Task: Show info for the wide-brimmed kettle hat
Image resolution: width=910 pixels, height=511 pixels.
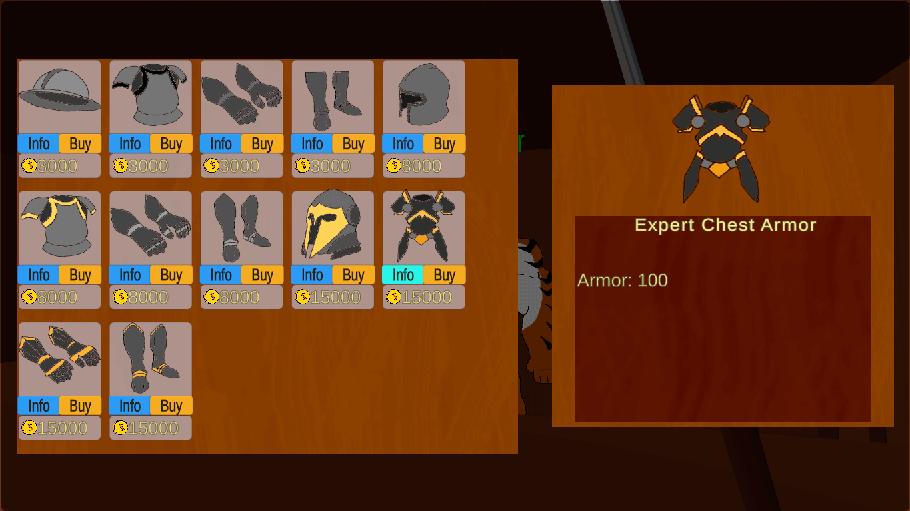Action: 38,143
